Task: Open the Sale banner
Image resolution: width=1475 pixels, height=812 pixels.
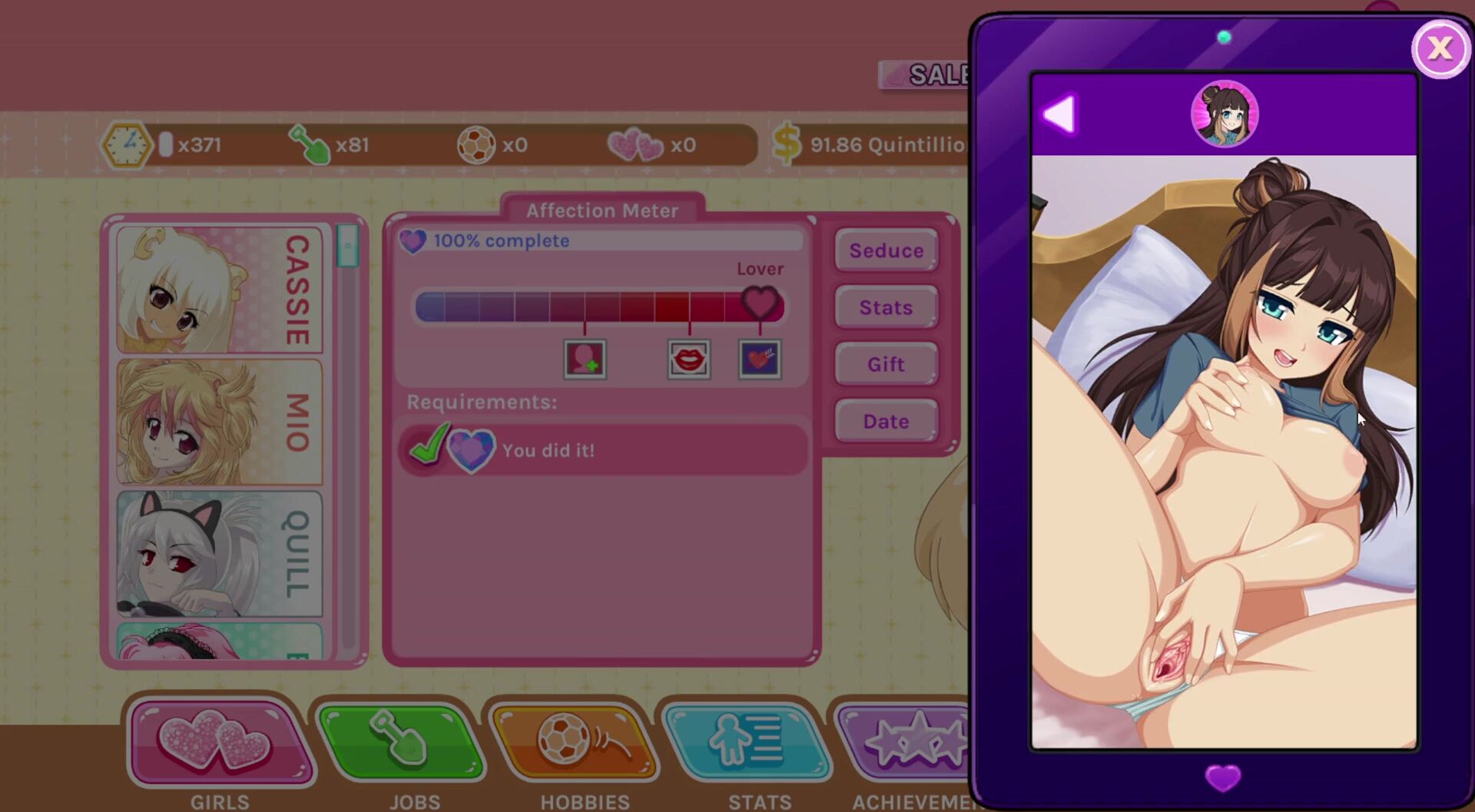Action: click(926, 75)
